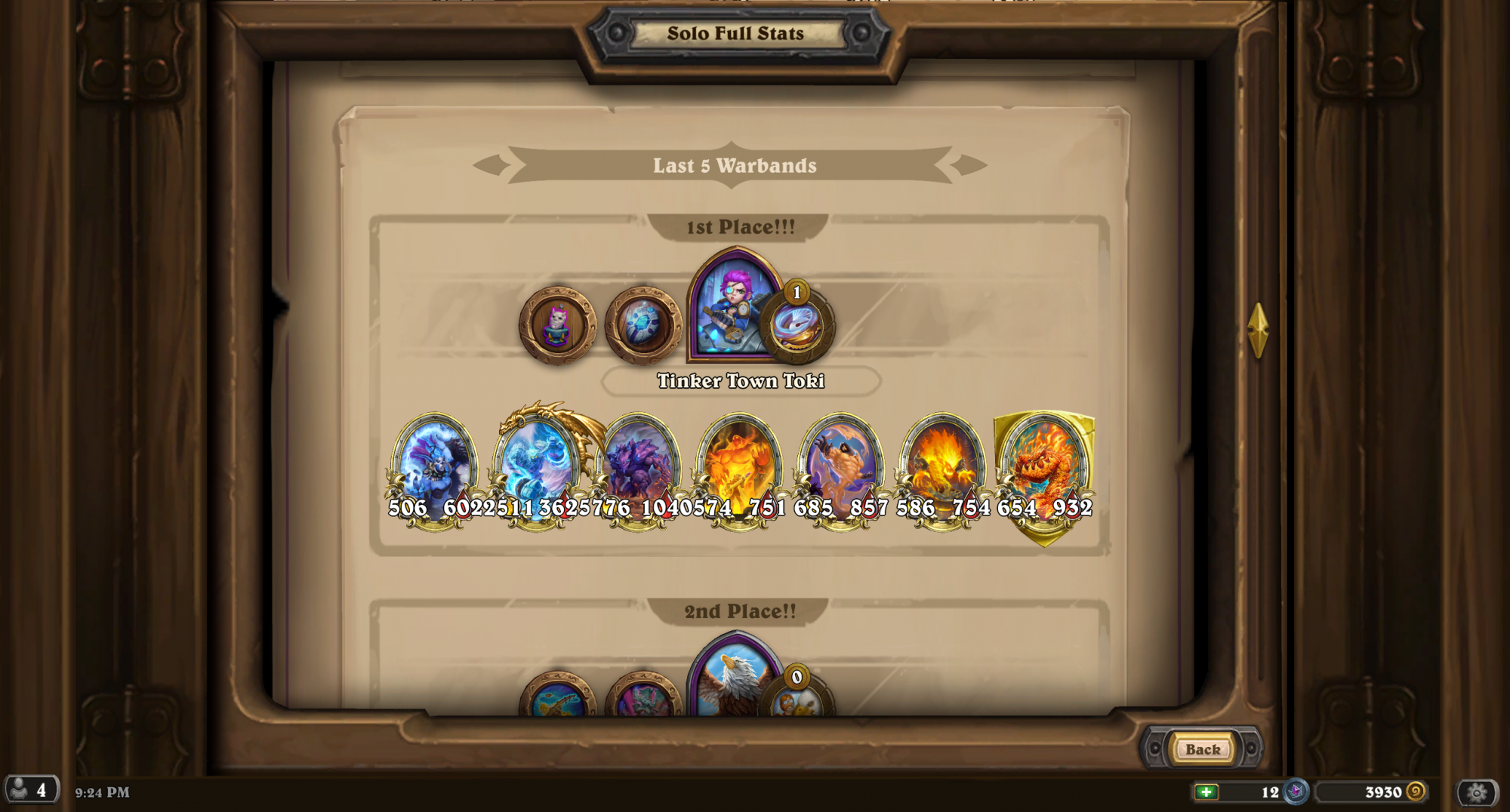Click the Solo Full Stats title banner

click(735, 32)
